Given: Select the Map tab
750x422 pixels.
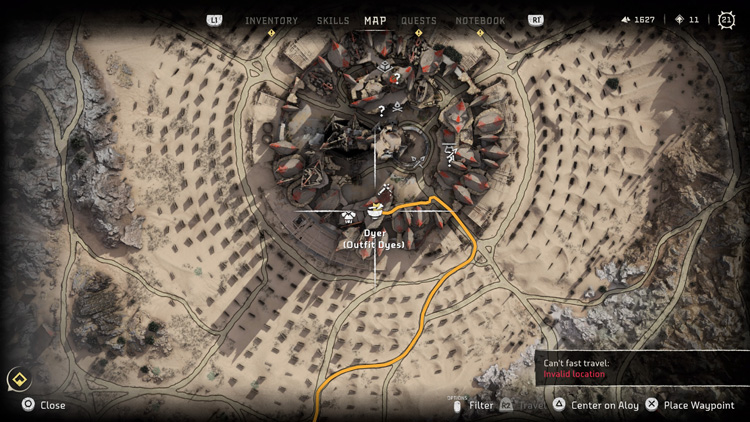Looking at the screenshot, I should click(375, 20).
